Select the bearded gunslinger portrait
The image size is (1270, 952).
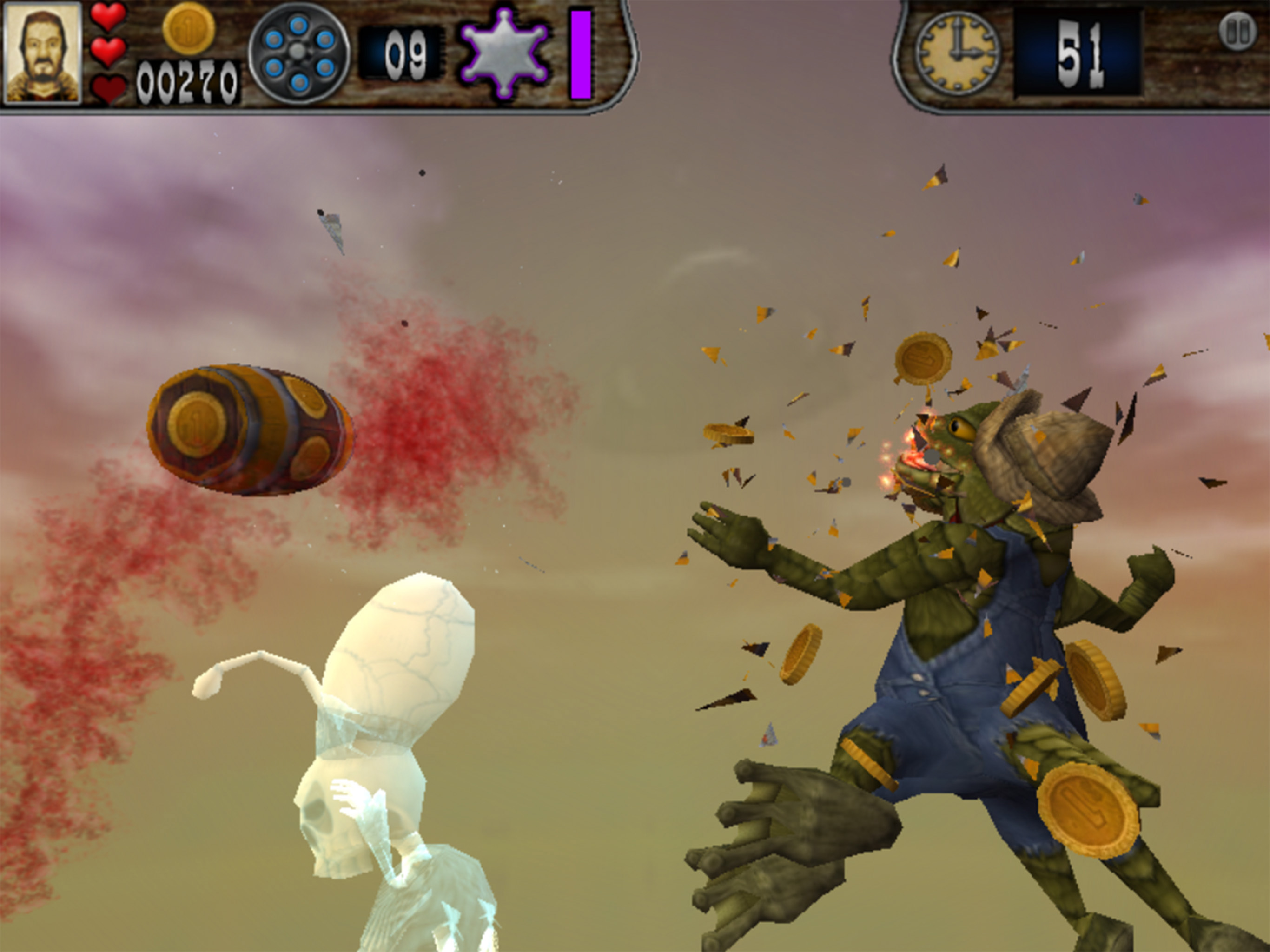click(42, 53)
